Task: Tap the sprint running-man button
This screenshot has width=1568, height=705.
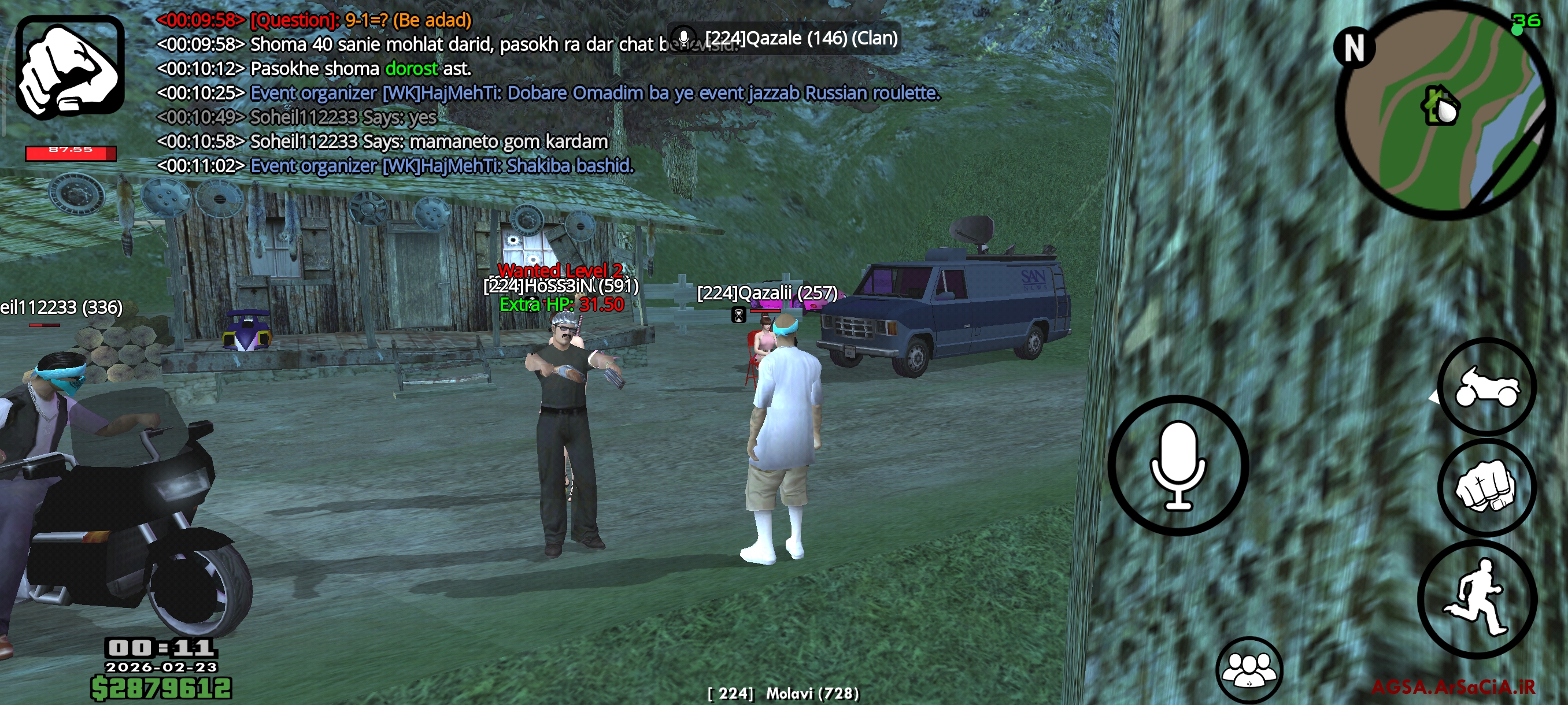Action: 1478,599
